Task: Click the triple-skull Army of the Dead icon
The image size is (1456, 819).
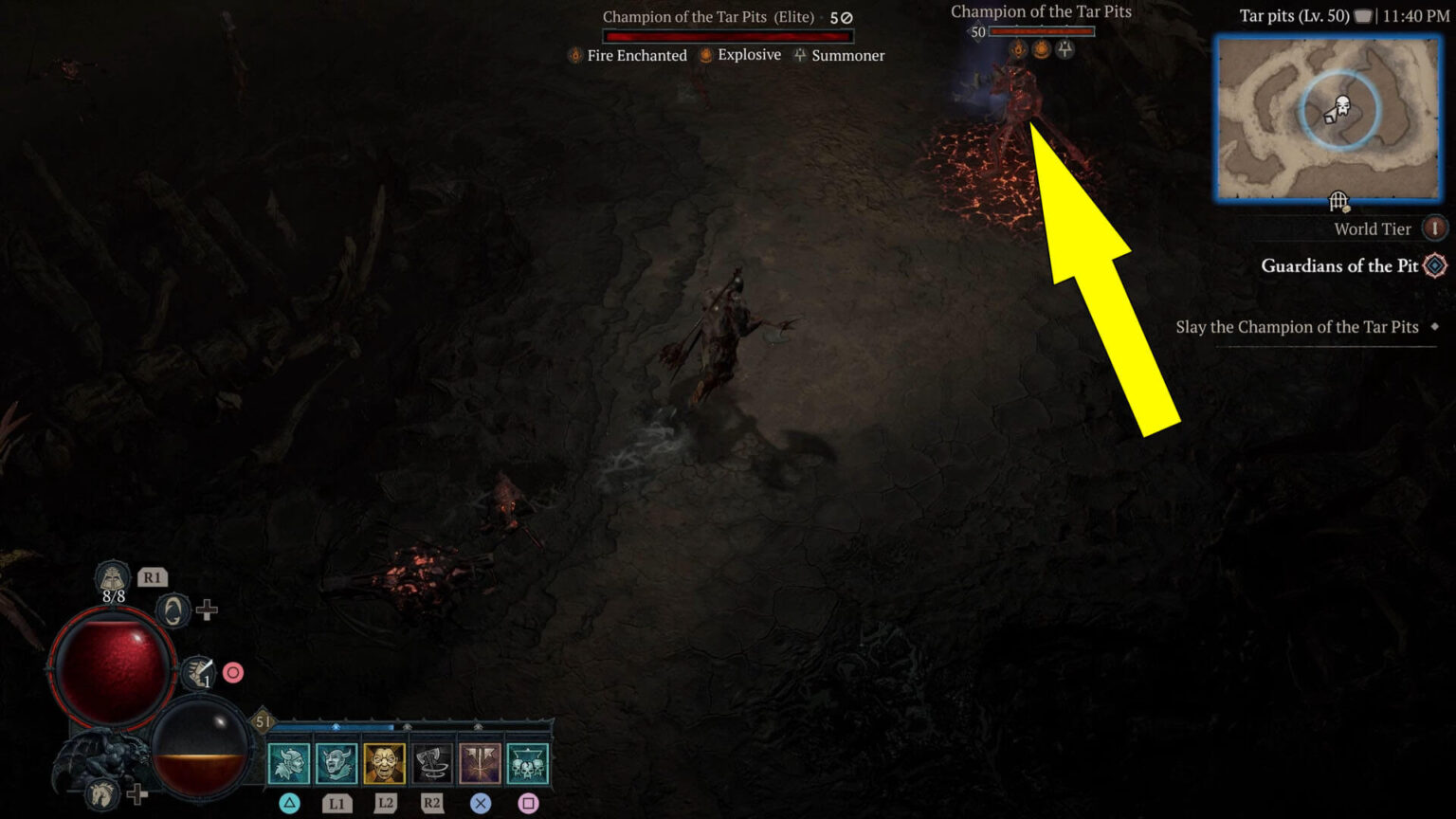Action: 526,761
